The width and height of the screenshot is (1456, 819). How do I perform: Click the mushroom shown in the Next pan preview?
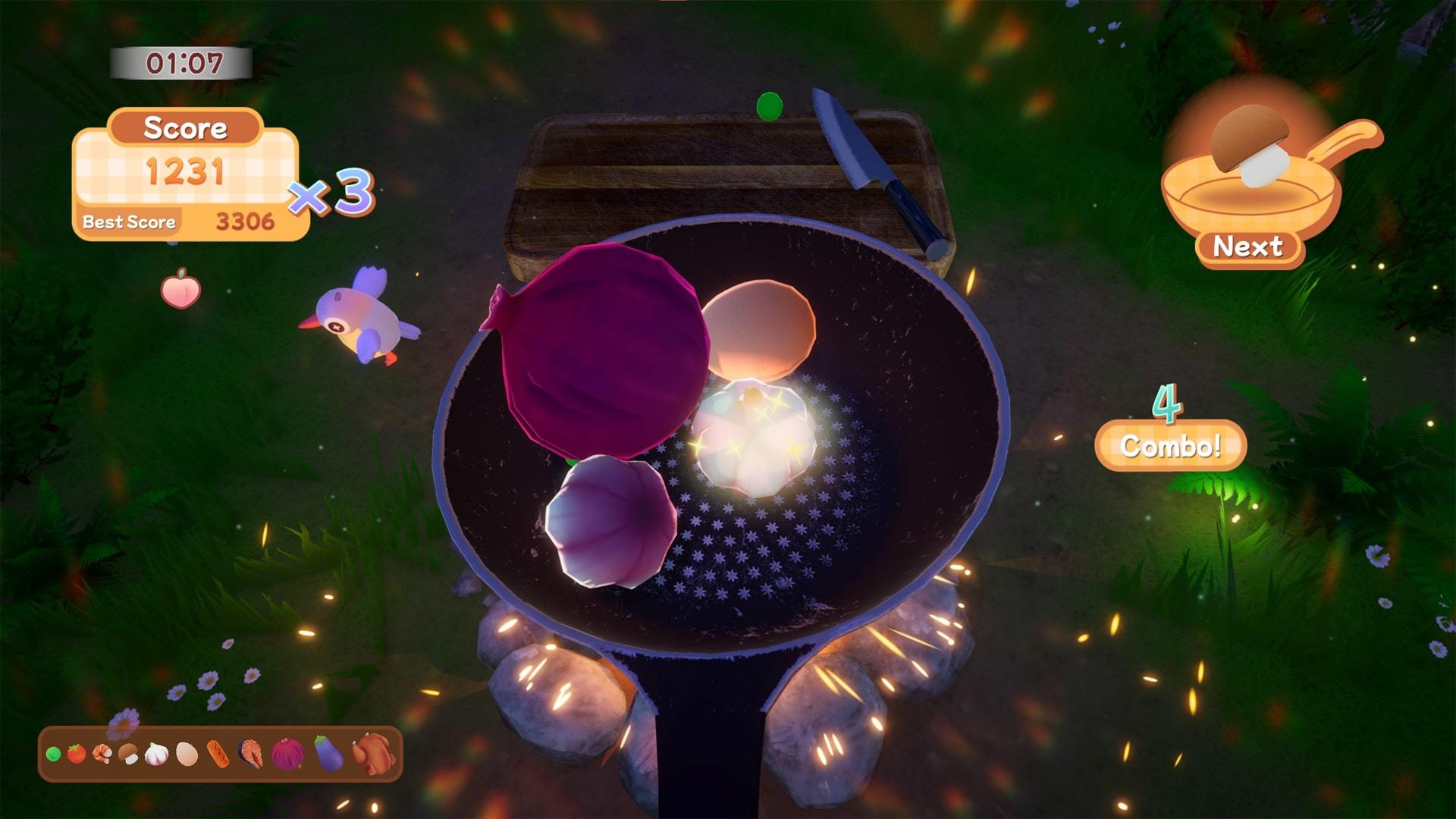[x=1250, y=146]
